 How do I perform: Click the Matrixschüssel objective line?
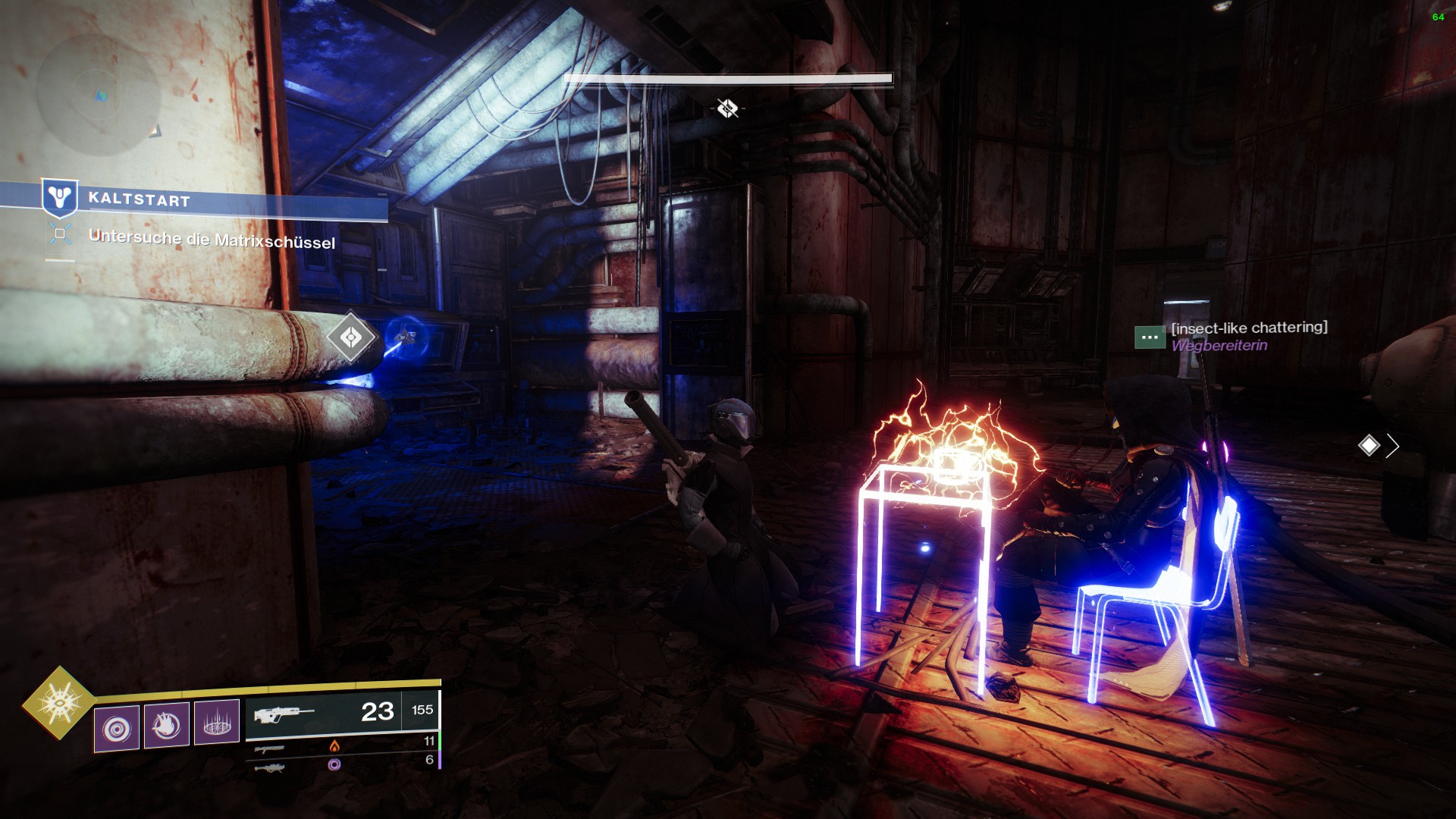212,240
